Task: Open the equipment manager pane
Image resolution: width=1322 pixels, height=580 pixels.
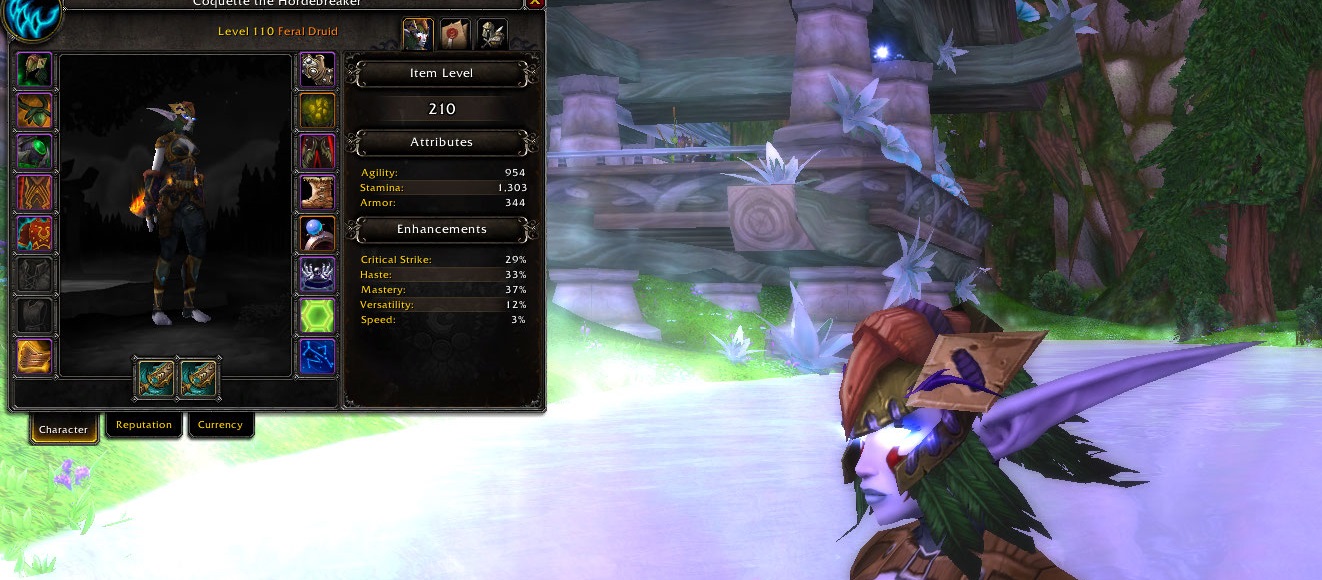Action: tap(492, 34)
